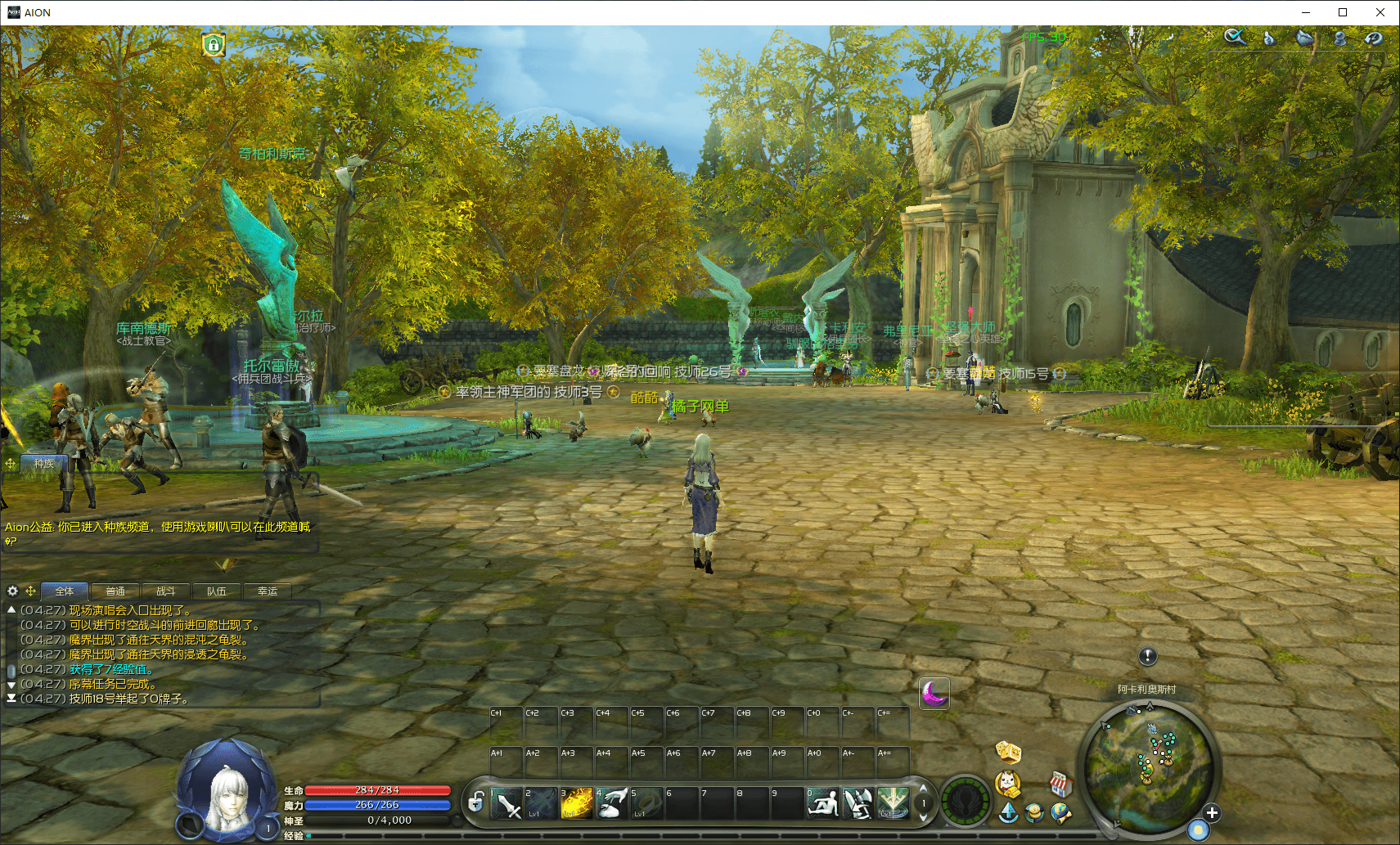Show the 幸运 chat tab
1400x845 pixels.
[x=268, y=591]
